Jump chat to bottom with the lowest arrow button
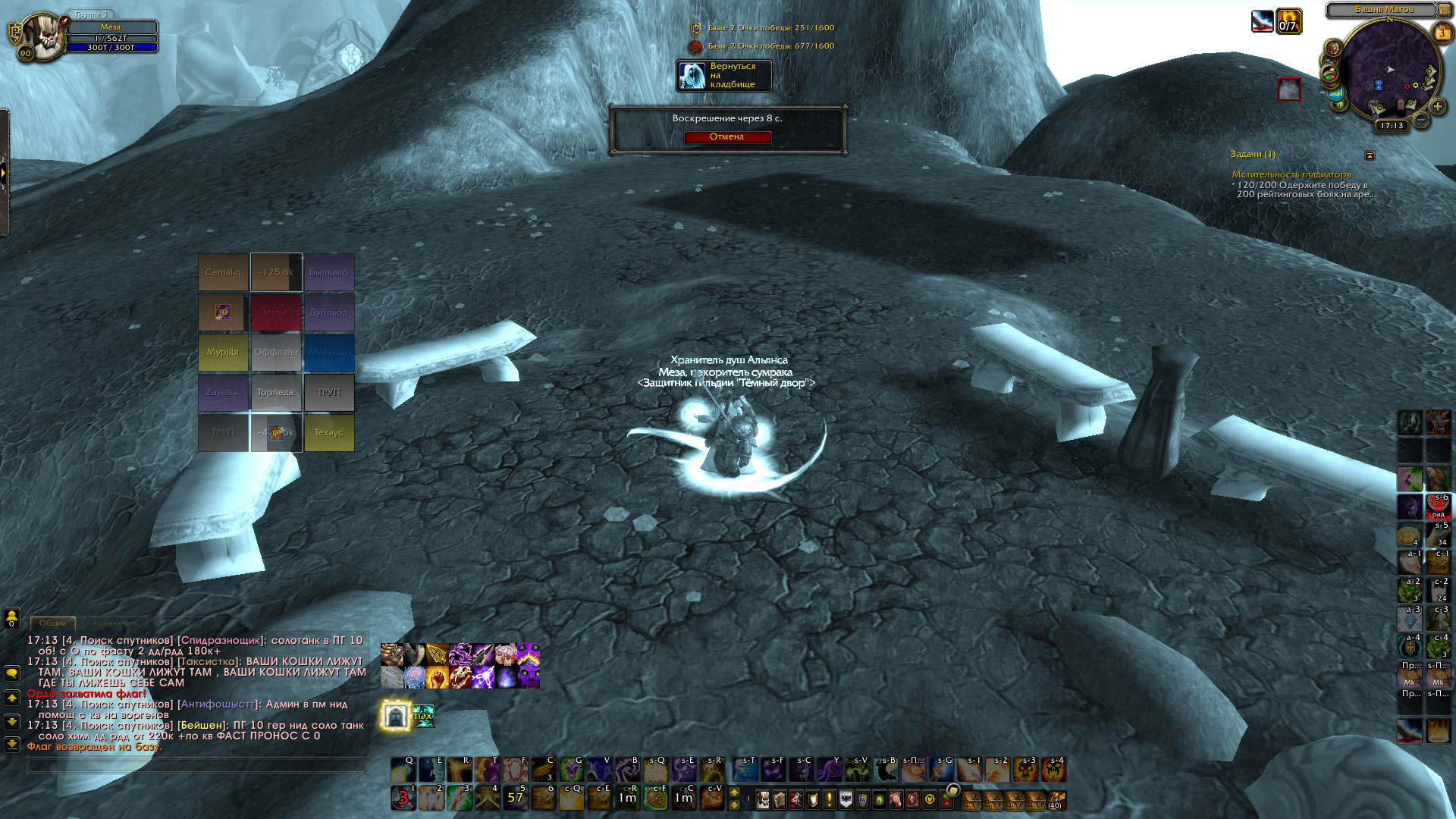 [x=12, y=745]
